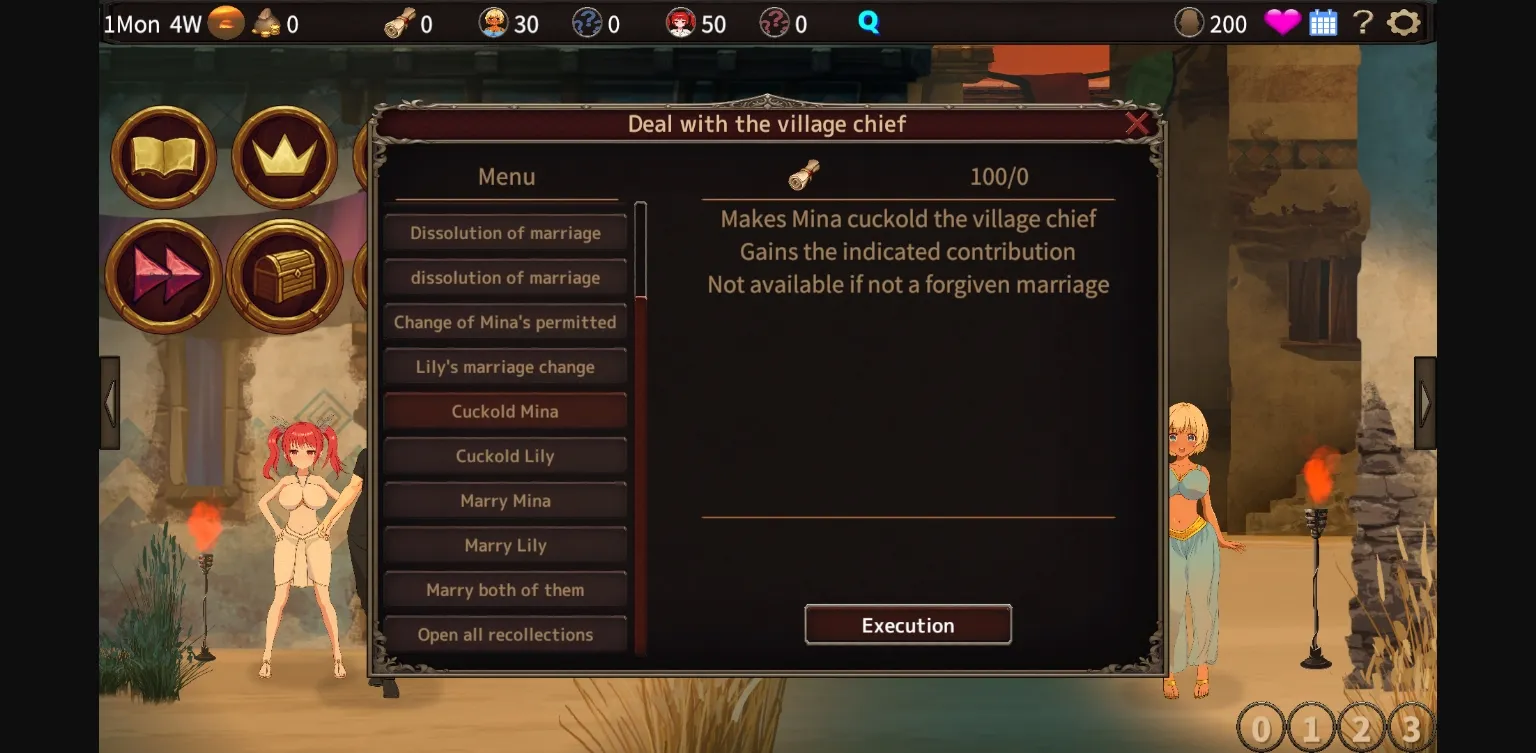This screenshot has width=1536, height=753.
Task: Select Open all recollections
Action: pyautogui.click(x=504, y=634)
